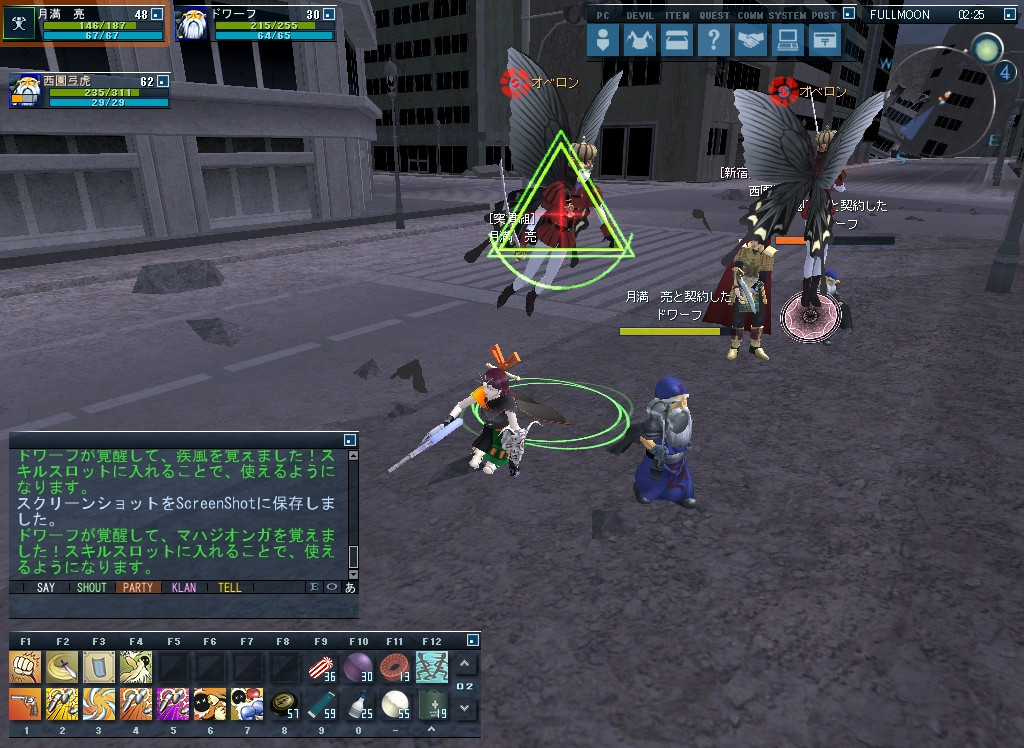The height and width of the screenshot is (748, 1024).
Task: Use the green first-aid kit item
Action: click(x=432, y=703)
